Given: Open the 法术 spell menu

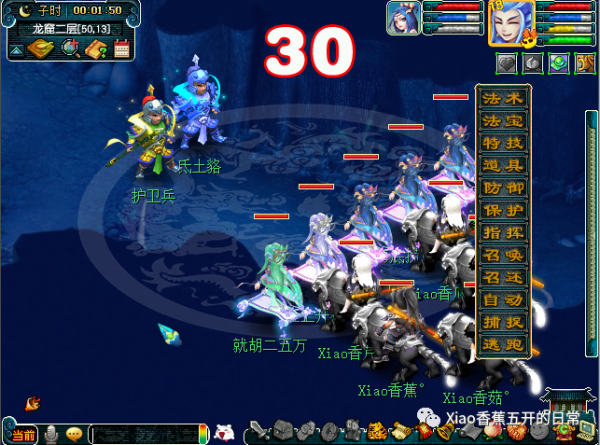Looking at the screenshot, I should tap(503, 99).
